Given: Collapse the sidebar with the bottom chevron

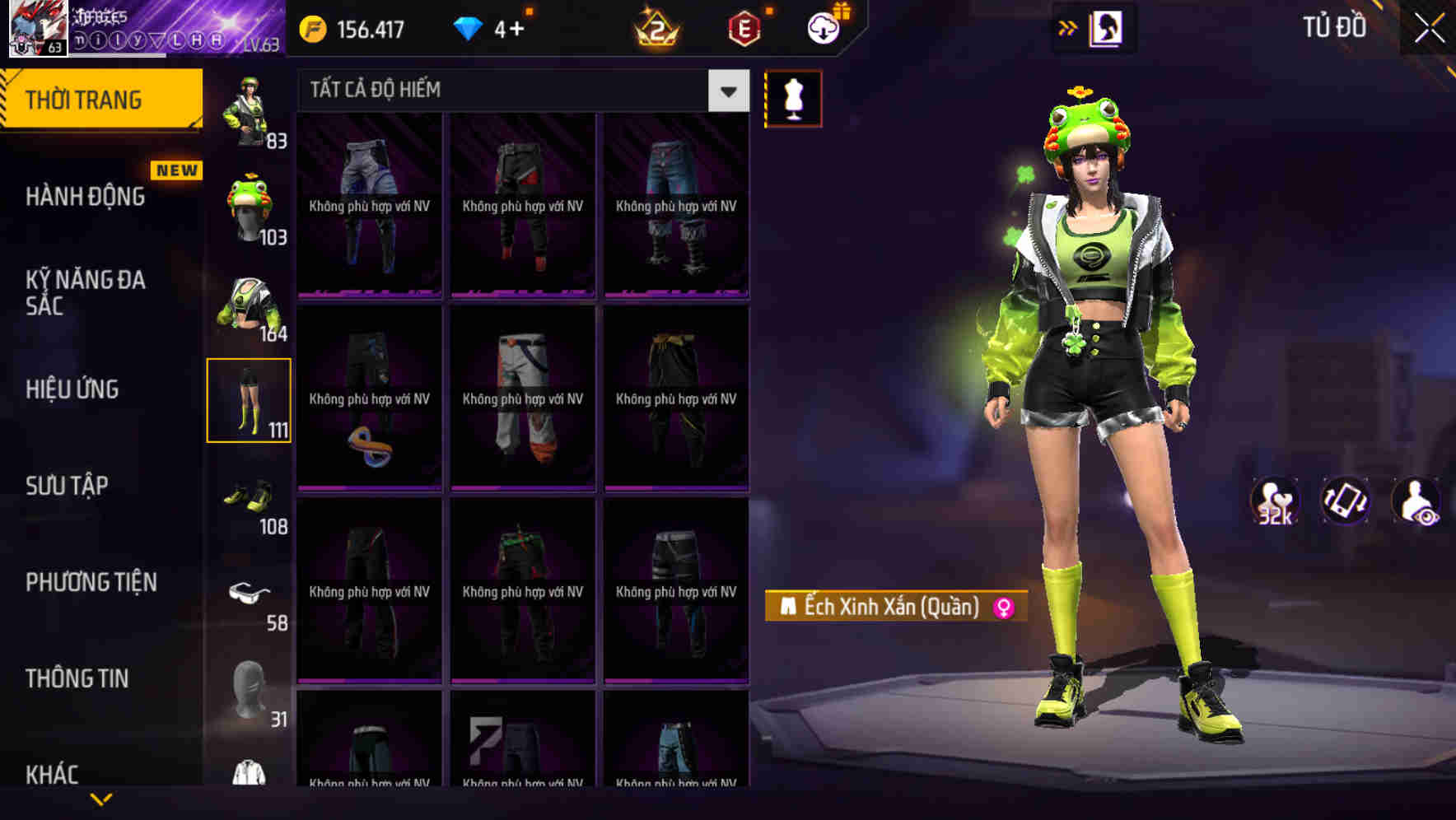Looking at the screenshot, I should pyautogui.click(x=101, y=799).
